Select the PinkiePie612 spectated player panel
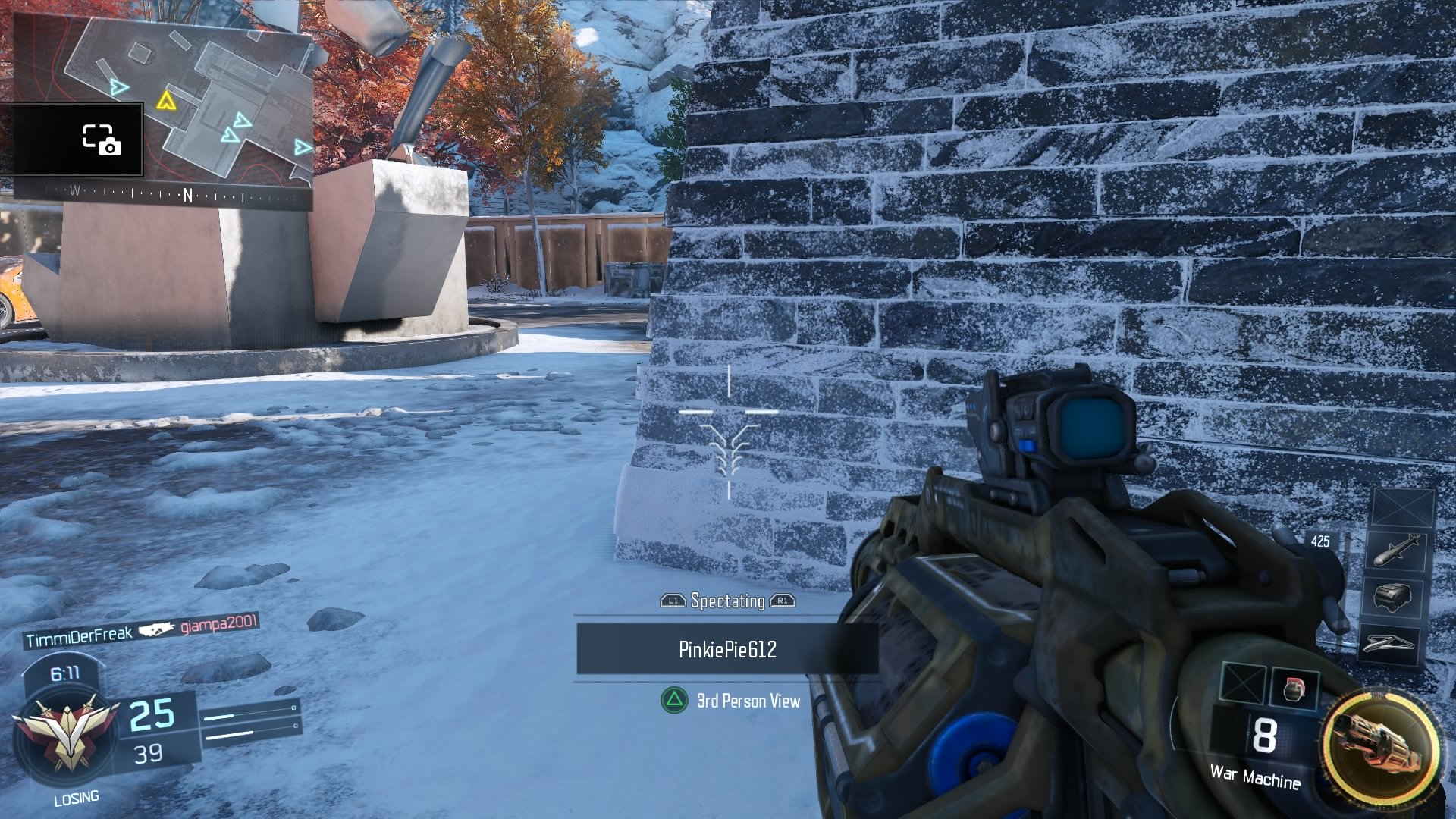The width and height of the screenshot is (1456, 819). (727, 649)
